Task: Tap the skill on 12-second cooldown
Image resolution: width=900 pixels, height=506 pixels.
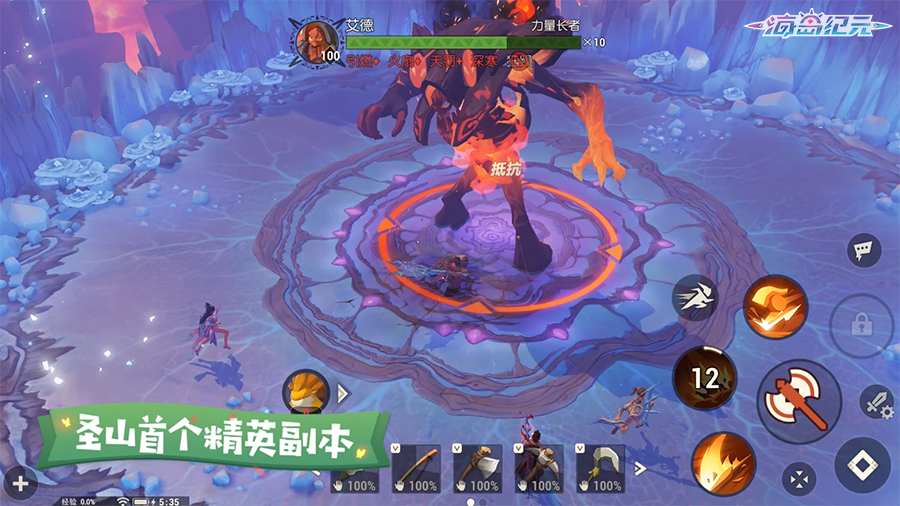Action: [x=705, y=378]
